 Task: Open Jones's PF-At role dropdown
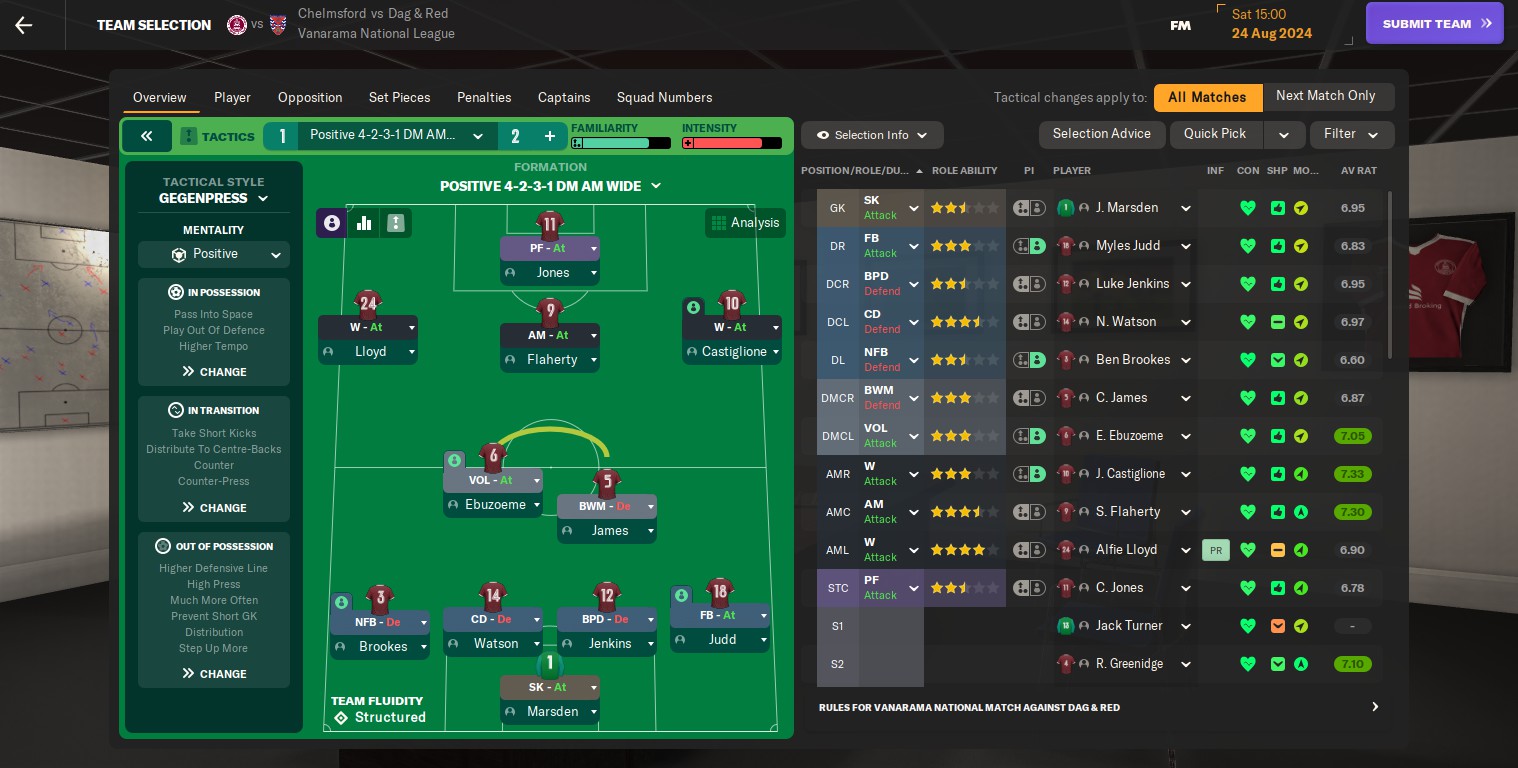coord(550,247)
